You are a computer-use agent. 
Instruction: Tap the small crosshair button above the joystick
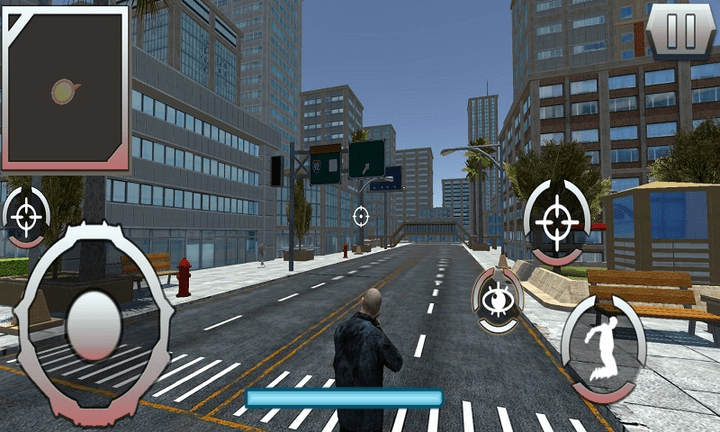click(27, 216)
